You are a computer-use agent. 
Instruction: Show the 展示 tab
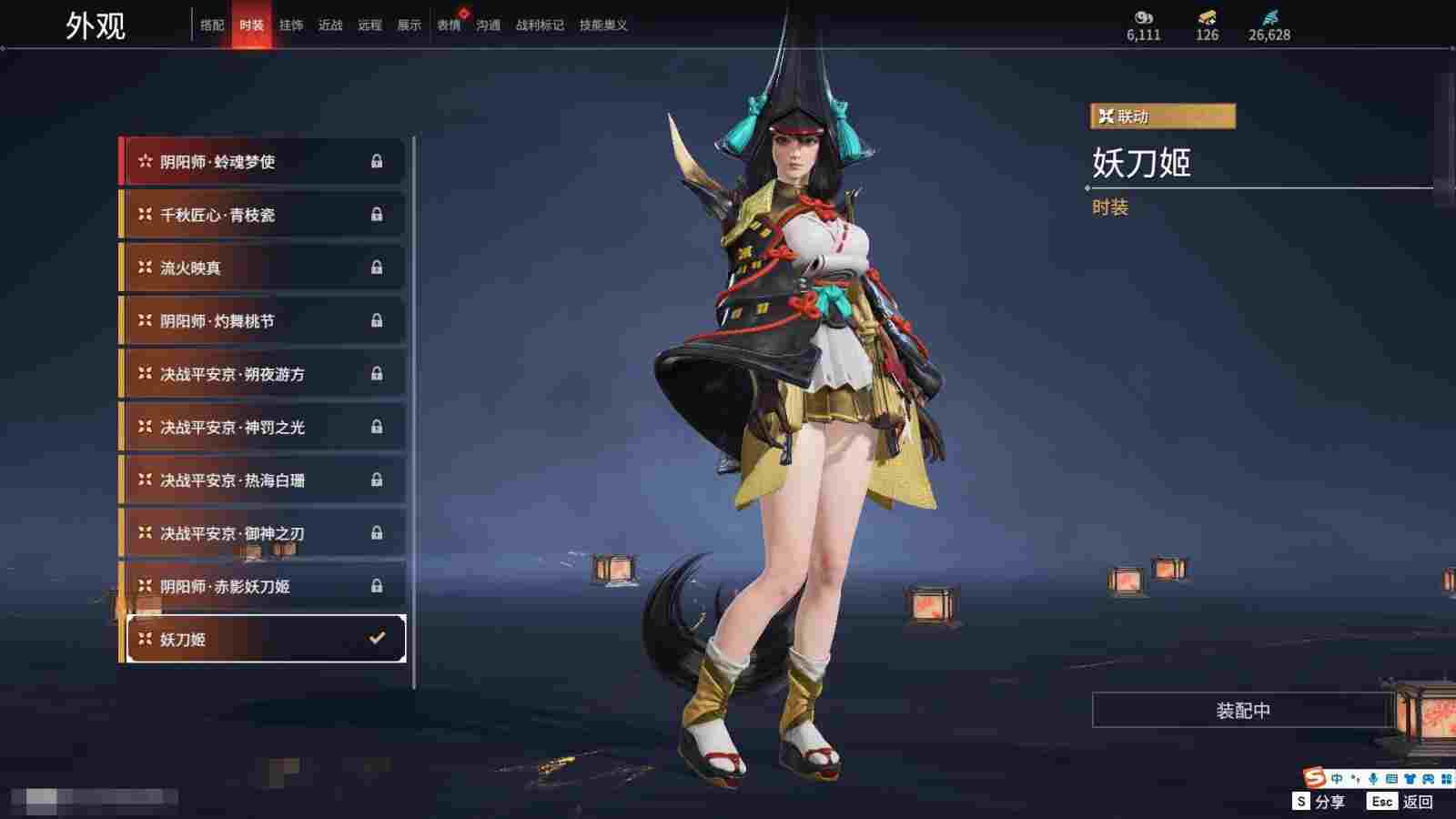pos(409,25)
